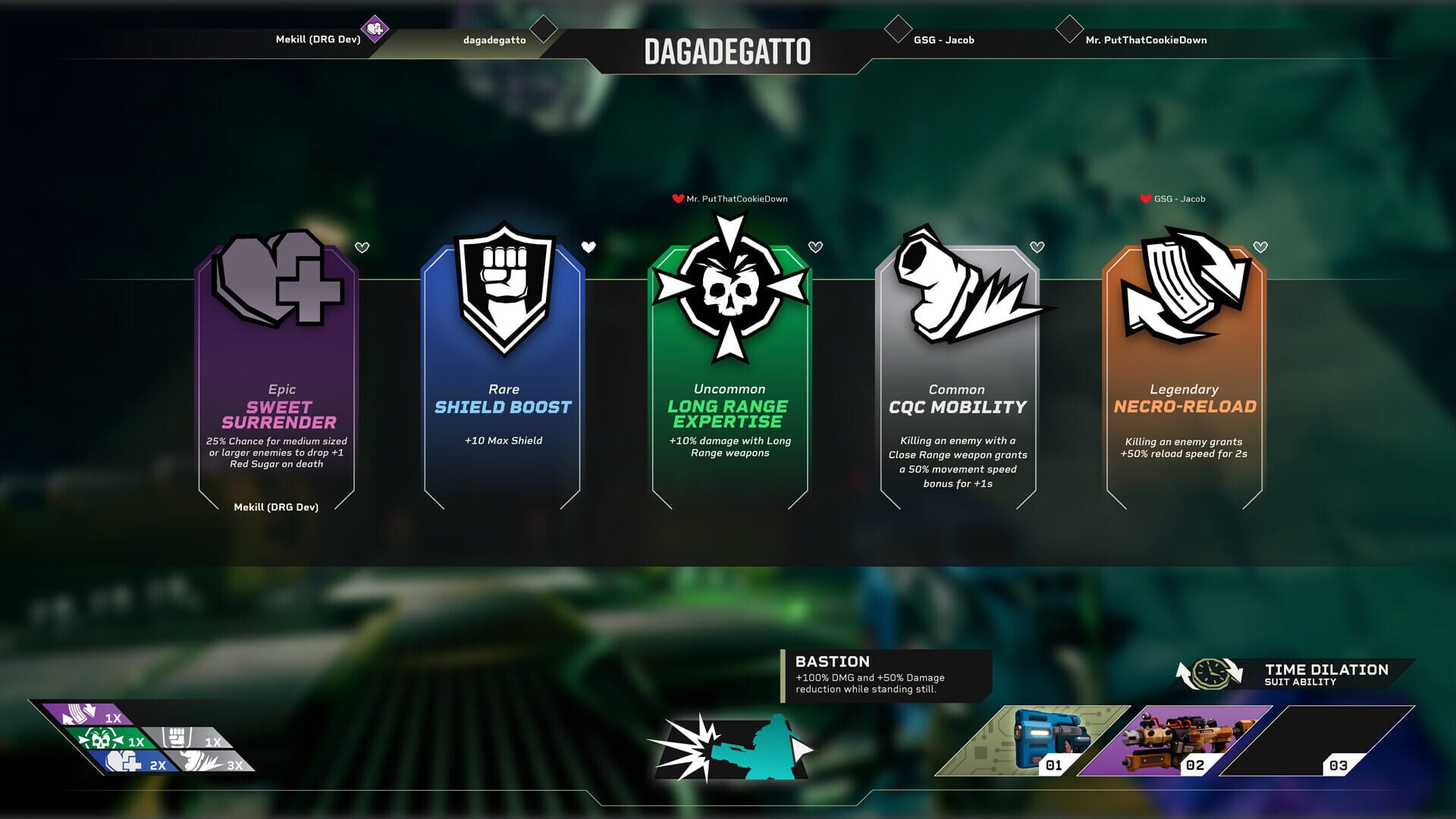1456x819 pixels.
Task: Open Mr. PutThatCookieDown's player tab
Action: pos(1145,40)
